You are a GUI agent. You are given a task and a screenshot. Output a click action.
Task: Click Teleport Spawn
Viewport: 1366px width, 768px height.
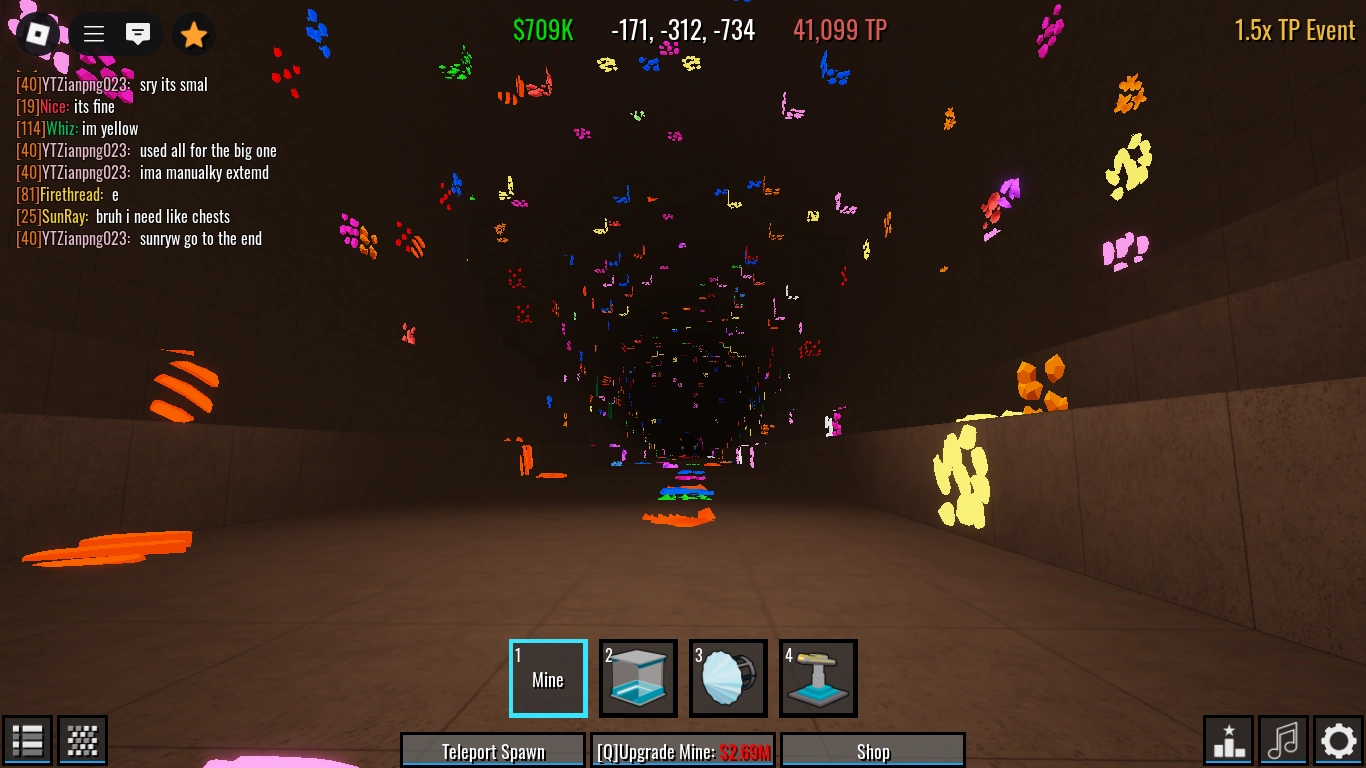pos(492,751)
